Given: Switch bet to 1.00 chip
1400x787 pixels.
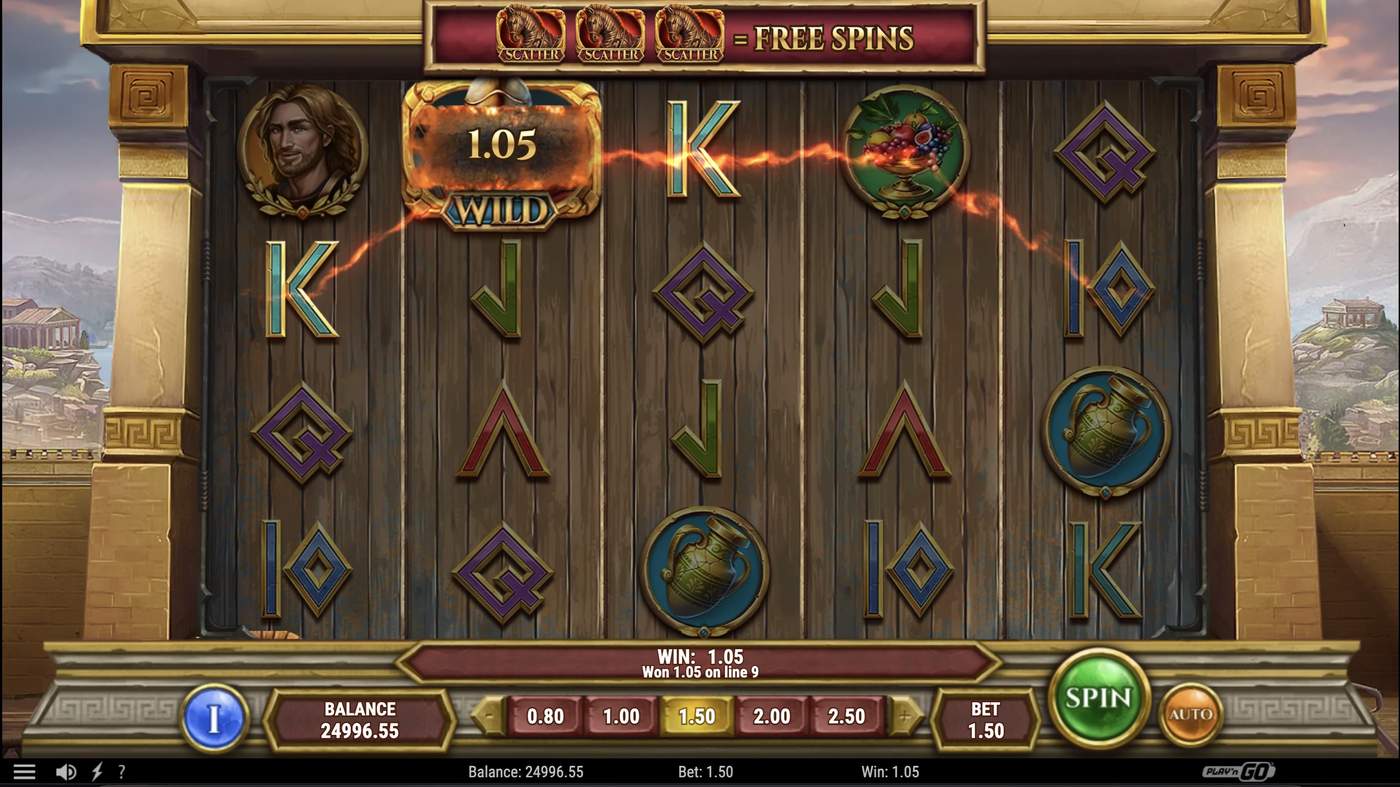Looking at the screenshot, I should pyautogui.click(x=622, y=716).
